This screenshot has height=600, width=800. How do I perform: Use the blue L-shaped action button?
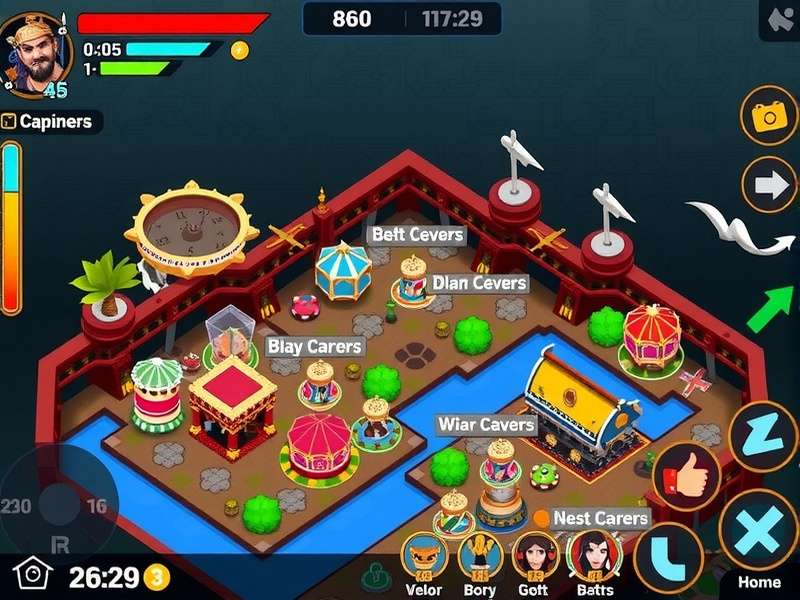tap(668, 557)
